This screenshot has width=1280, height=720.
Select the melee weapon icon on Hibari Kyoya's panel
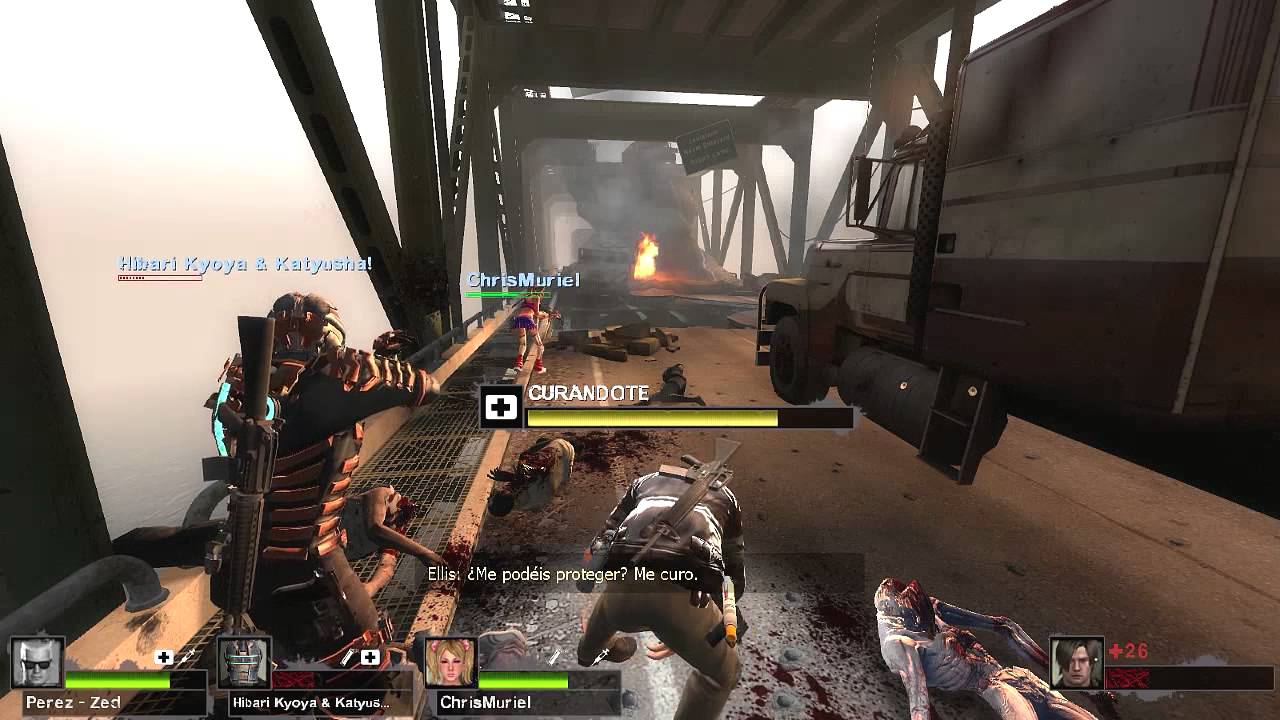click(x=347, y=657)
